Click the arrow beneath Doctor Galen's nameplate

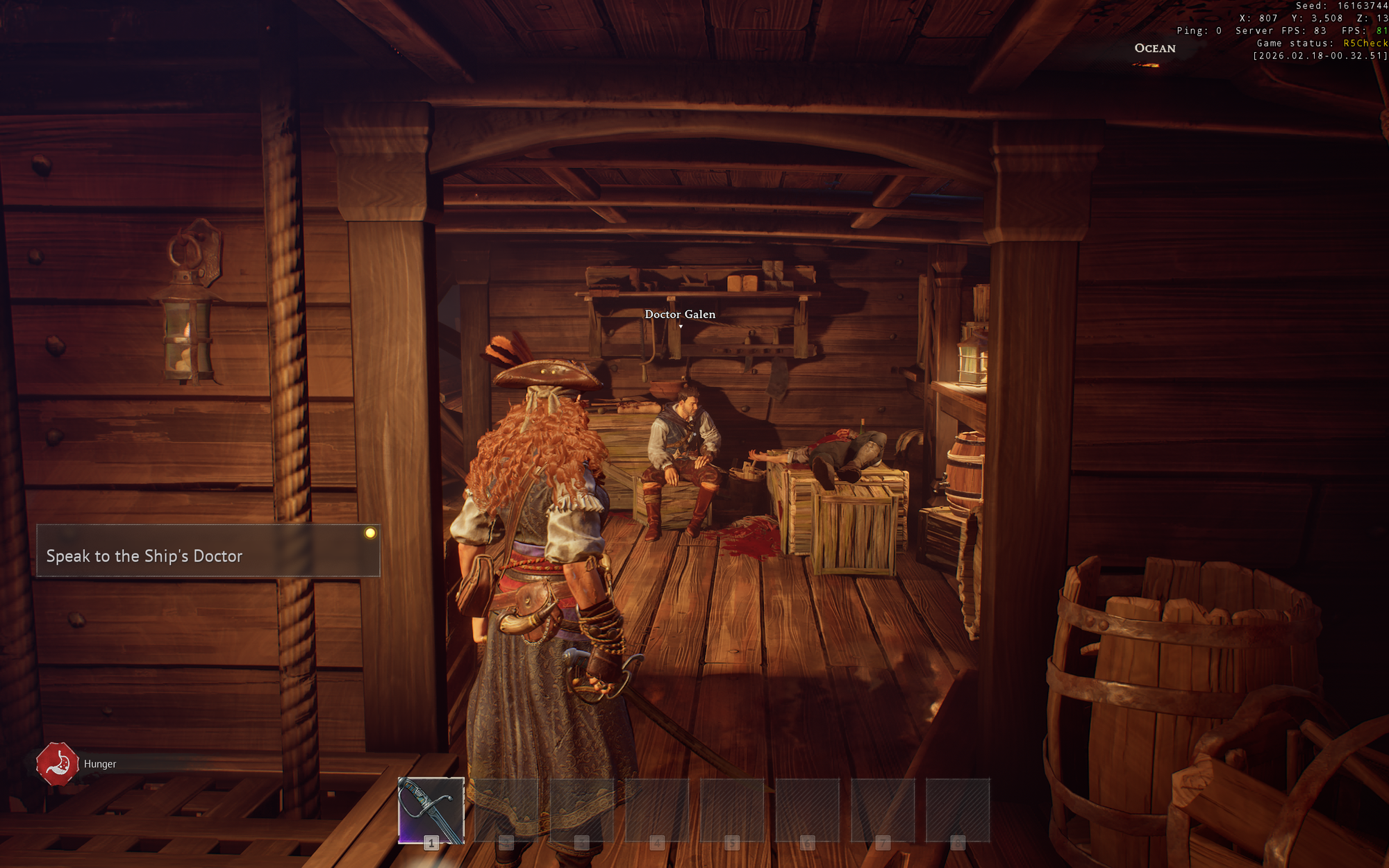pos(680,326)
